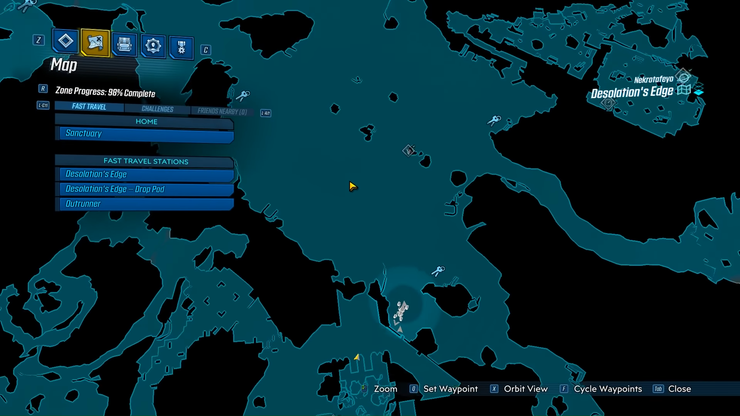Select Desolation's Edge – Drop Pod station
The height and width of the screenshot is (416, 740).
coord(144,189)
